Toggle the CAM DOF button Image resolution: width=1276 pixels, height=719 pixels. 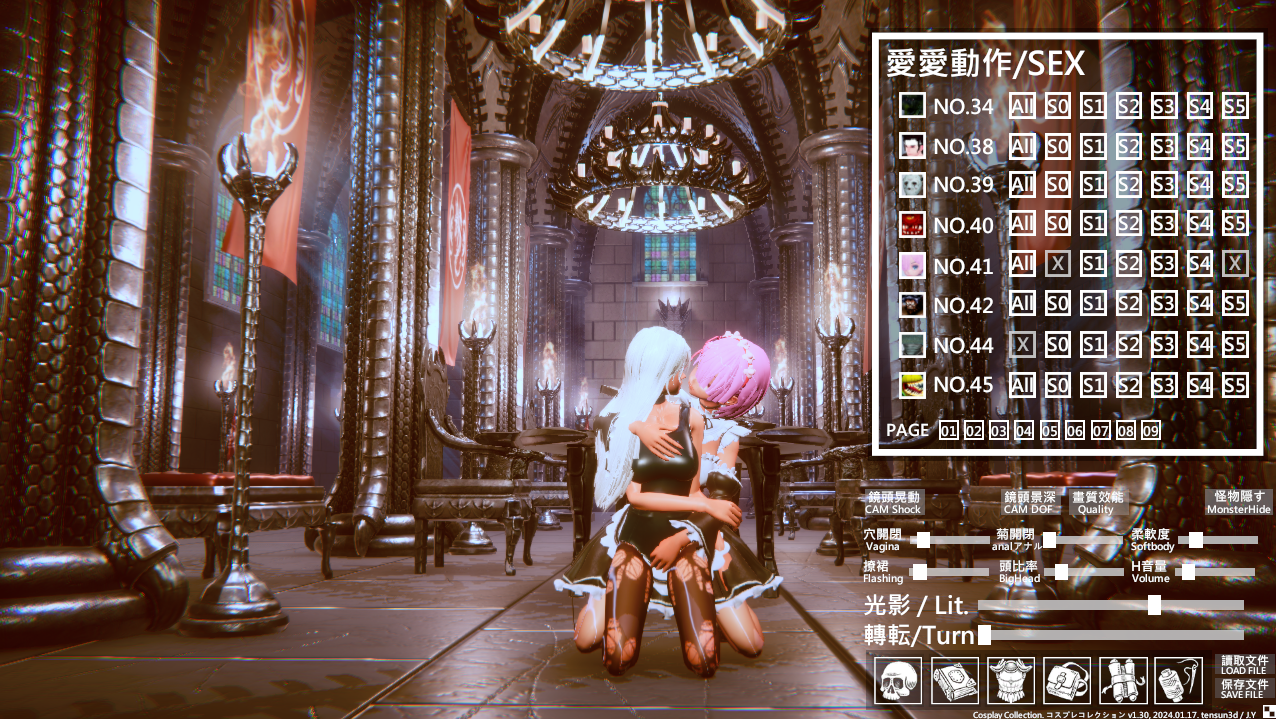tap(1029, 502)
